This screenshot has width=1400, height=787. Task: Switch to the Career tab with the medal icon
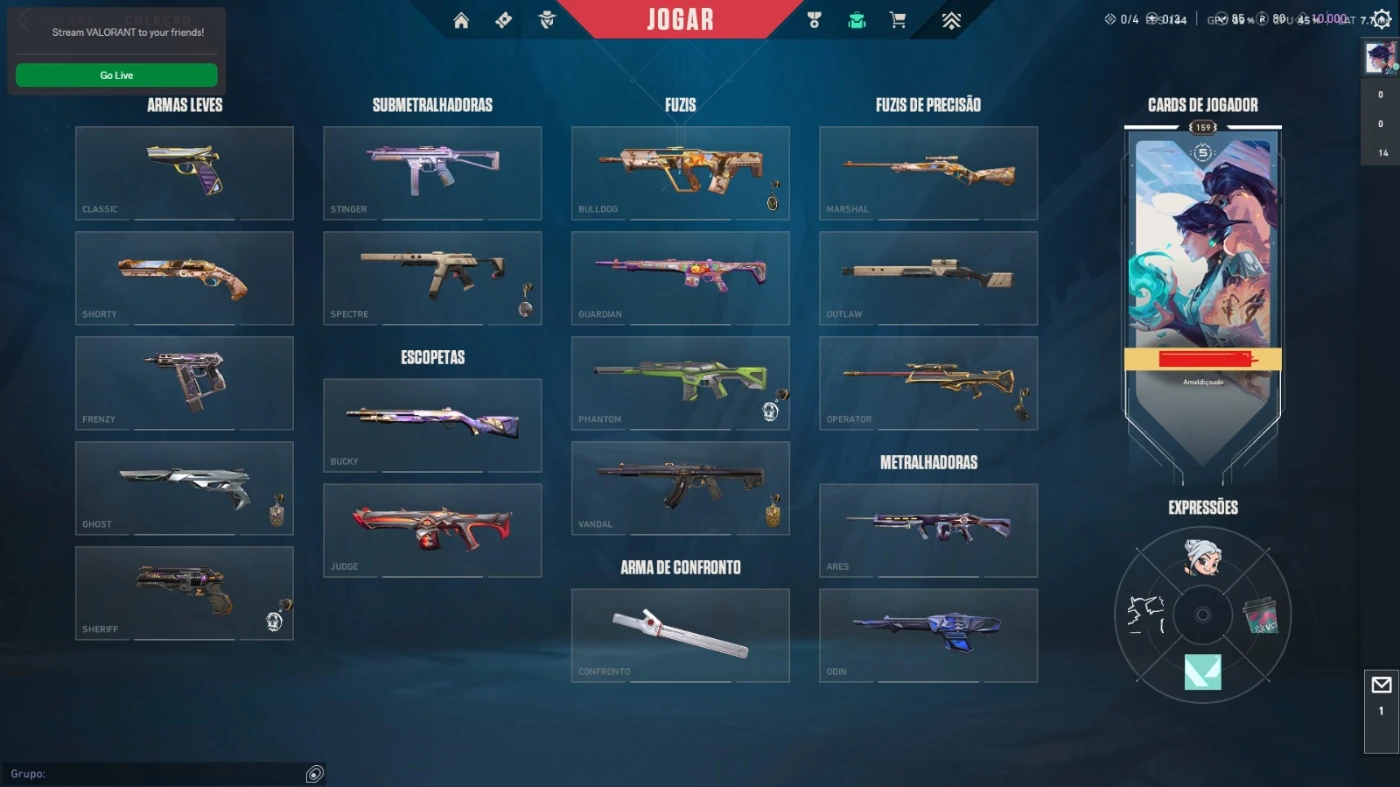pos(814,19)
